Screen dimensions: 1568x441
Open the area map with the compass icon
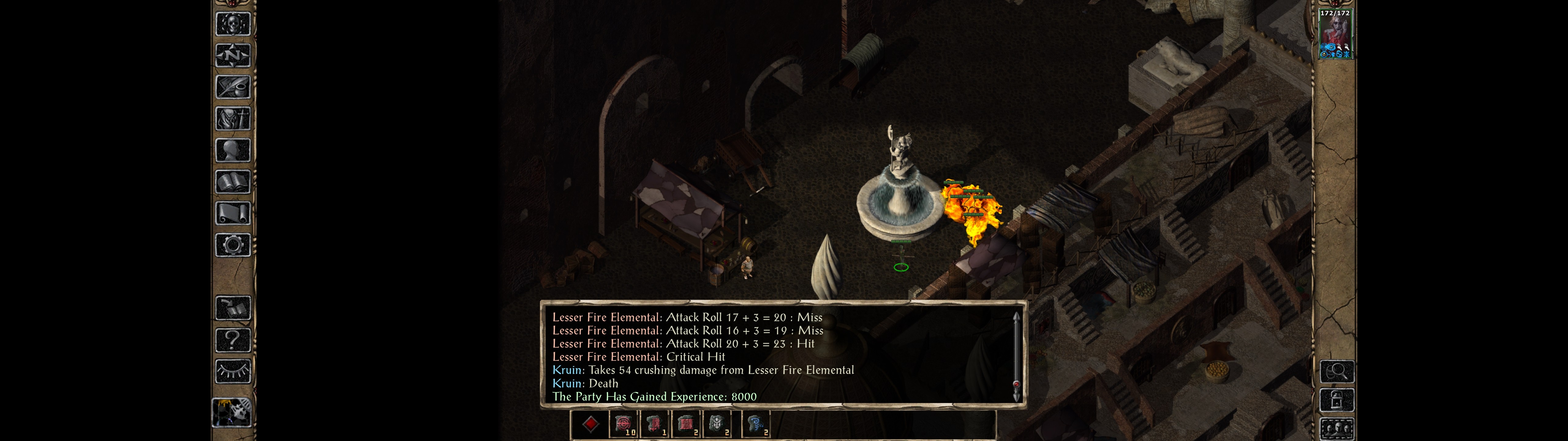[233, 55]
